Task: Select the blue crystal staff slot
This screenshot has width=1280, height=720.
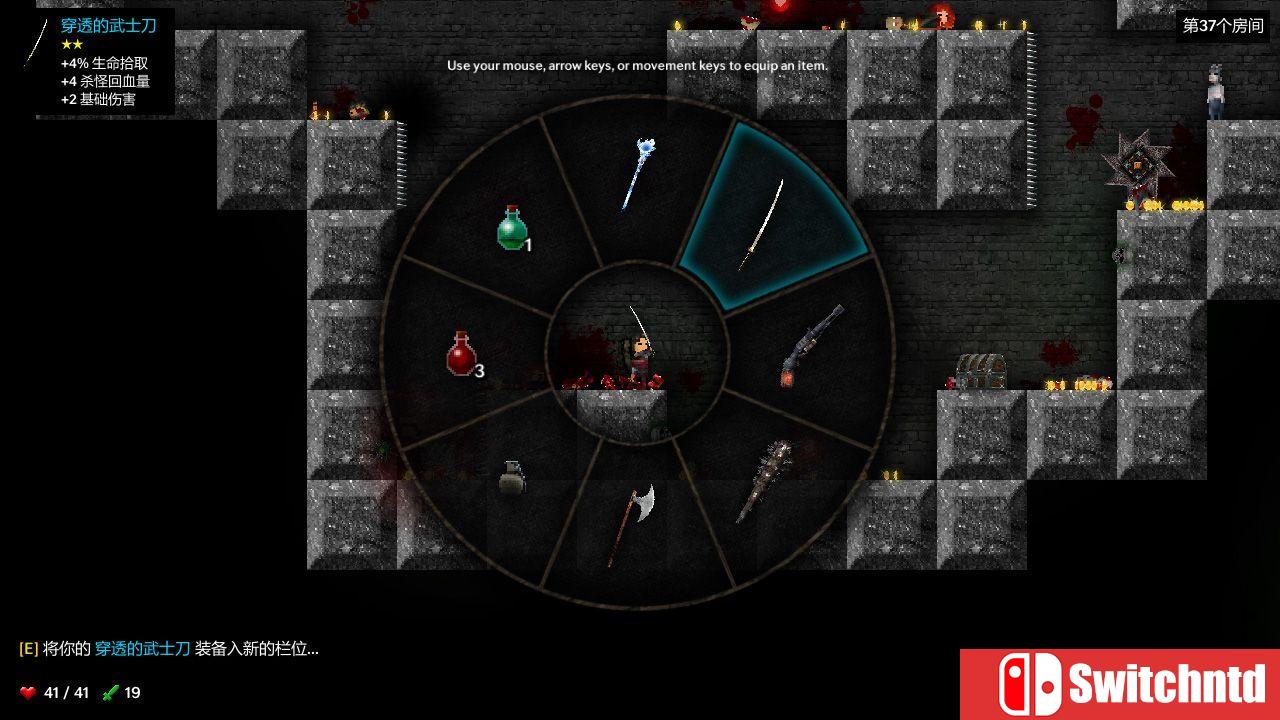Action: tap(637, 176)
